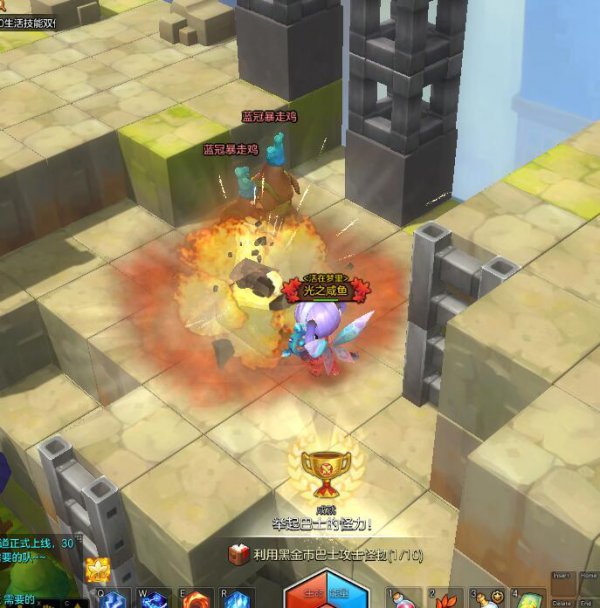Use the skill in the W slot
Screen dimensions: 600x608
coord(156,600)
